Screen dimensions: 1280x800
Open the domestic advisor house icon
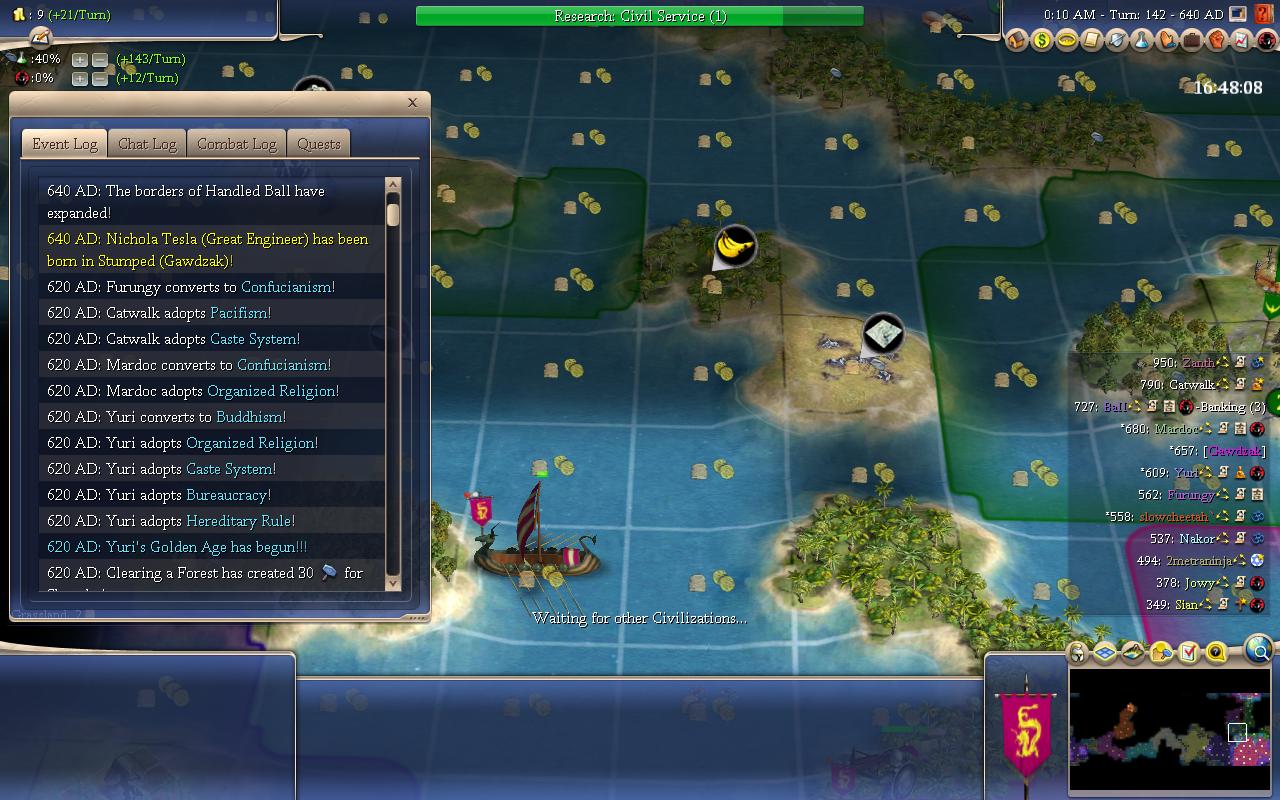[1017, 41]
